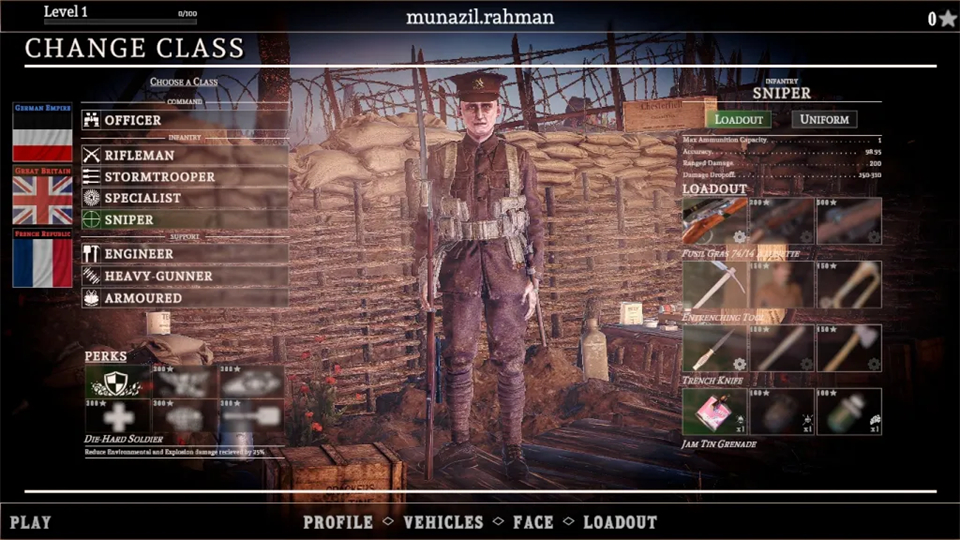960x540 pixels.
Task: Open the Vehicles menu
Action: pos(443,522)
